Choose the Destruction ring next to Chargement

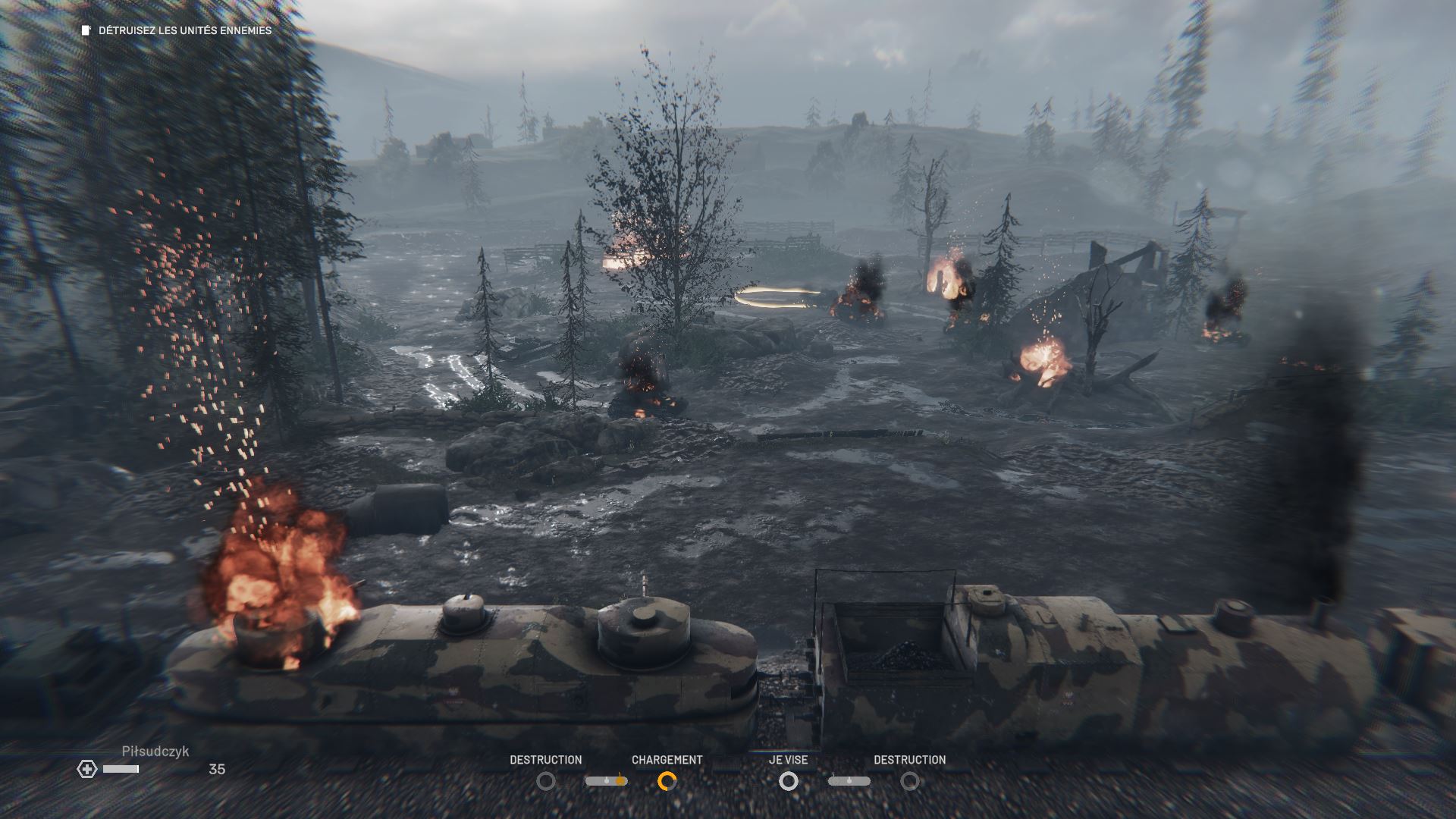pyautogui.click(x=545, y=780)
